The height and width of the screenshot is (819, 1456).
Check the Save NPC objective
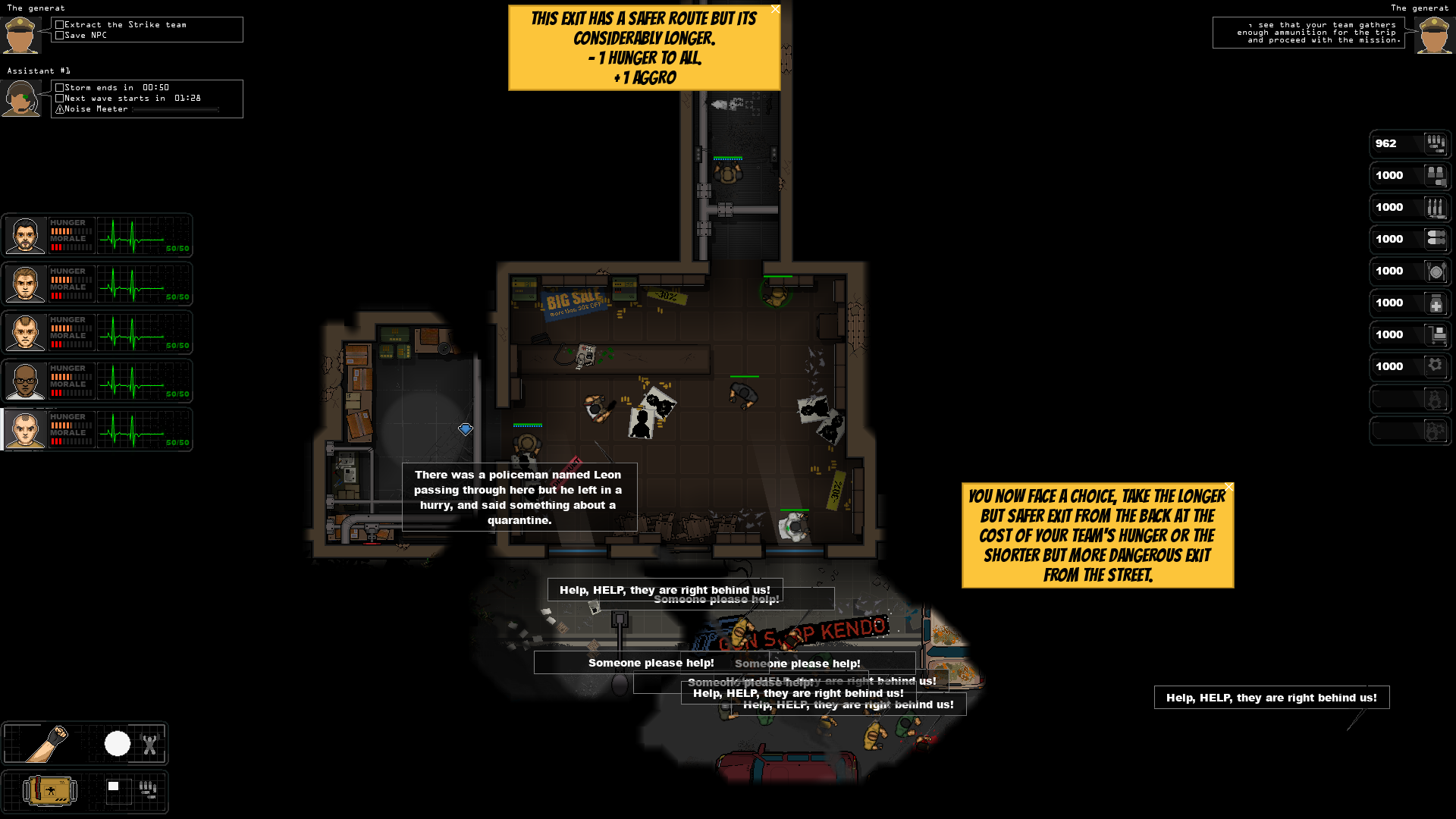[58, 34]
